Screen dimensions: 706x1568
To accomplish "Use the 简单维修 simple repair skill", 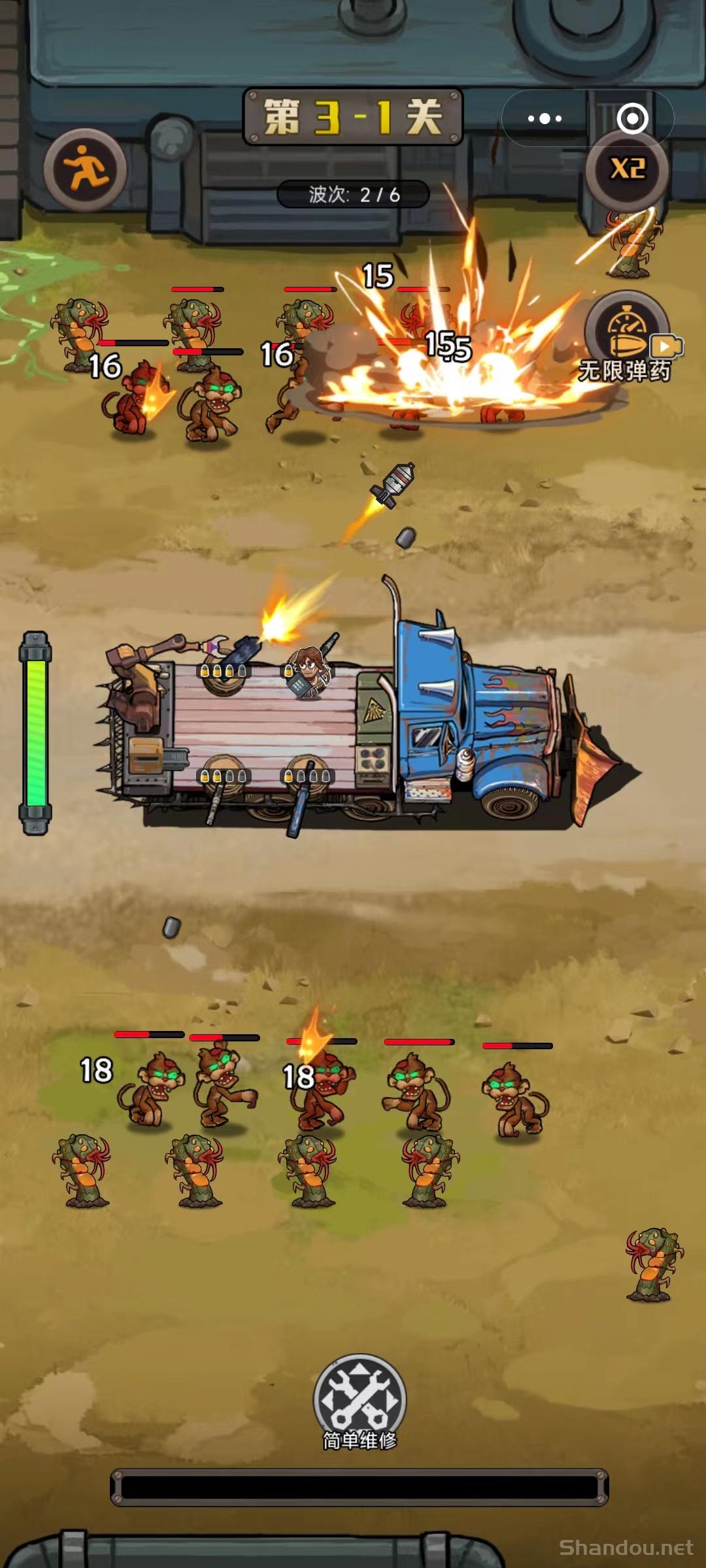I will (x=360, y=1401).
